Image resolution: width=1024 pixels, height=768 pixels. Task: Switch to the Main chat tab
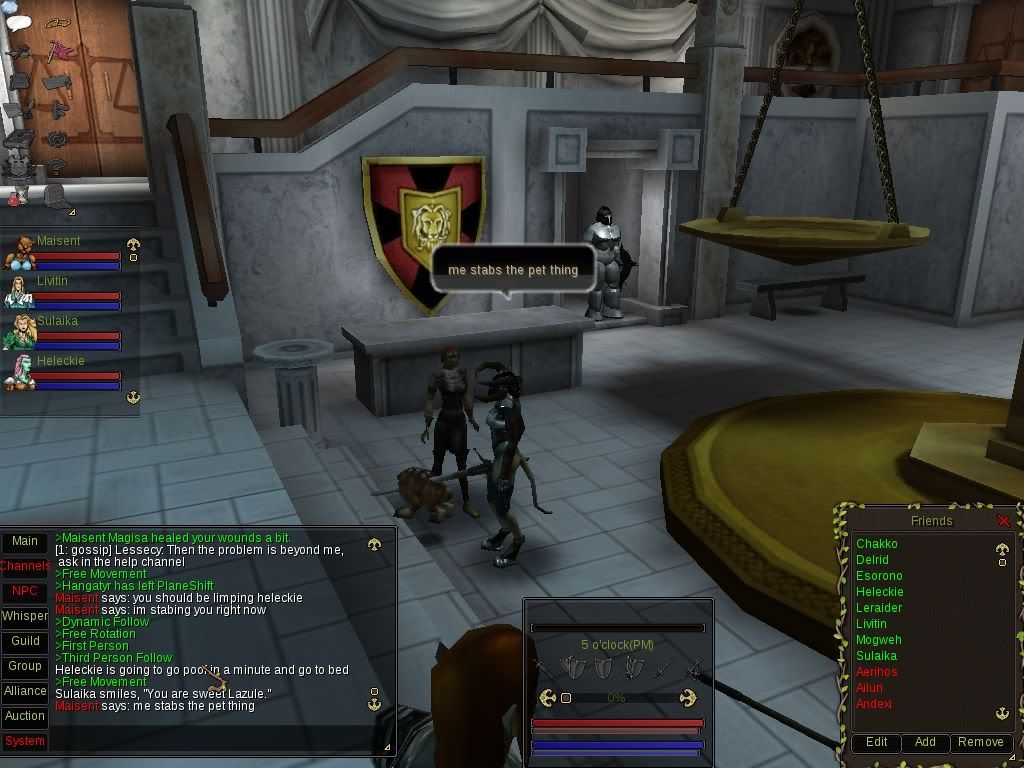(25, 541)
